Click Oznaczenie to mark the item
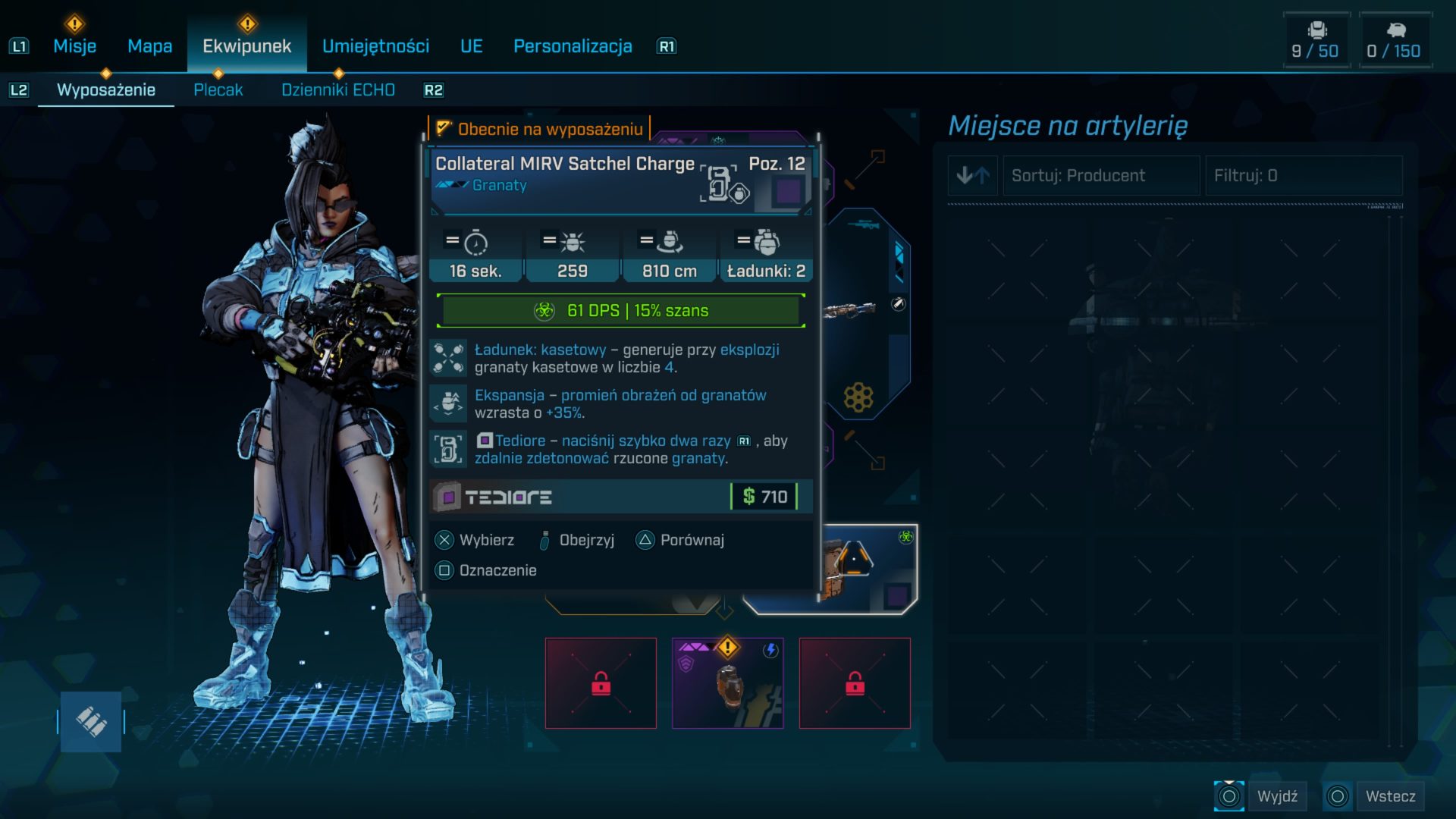This screenshot has width=1456, height=819. point(486,570)
